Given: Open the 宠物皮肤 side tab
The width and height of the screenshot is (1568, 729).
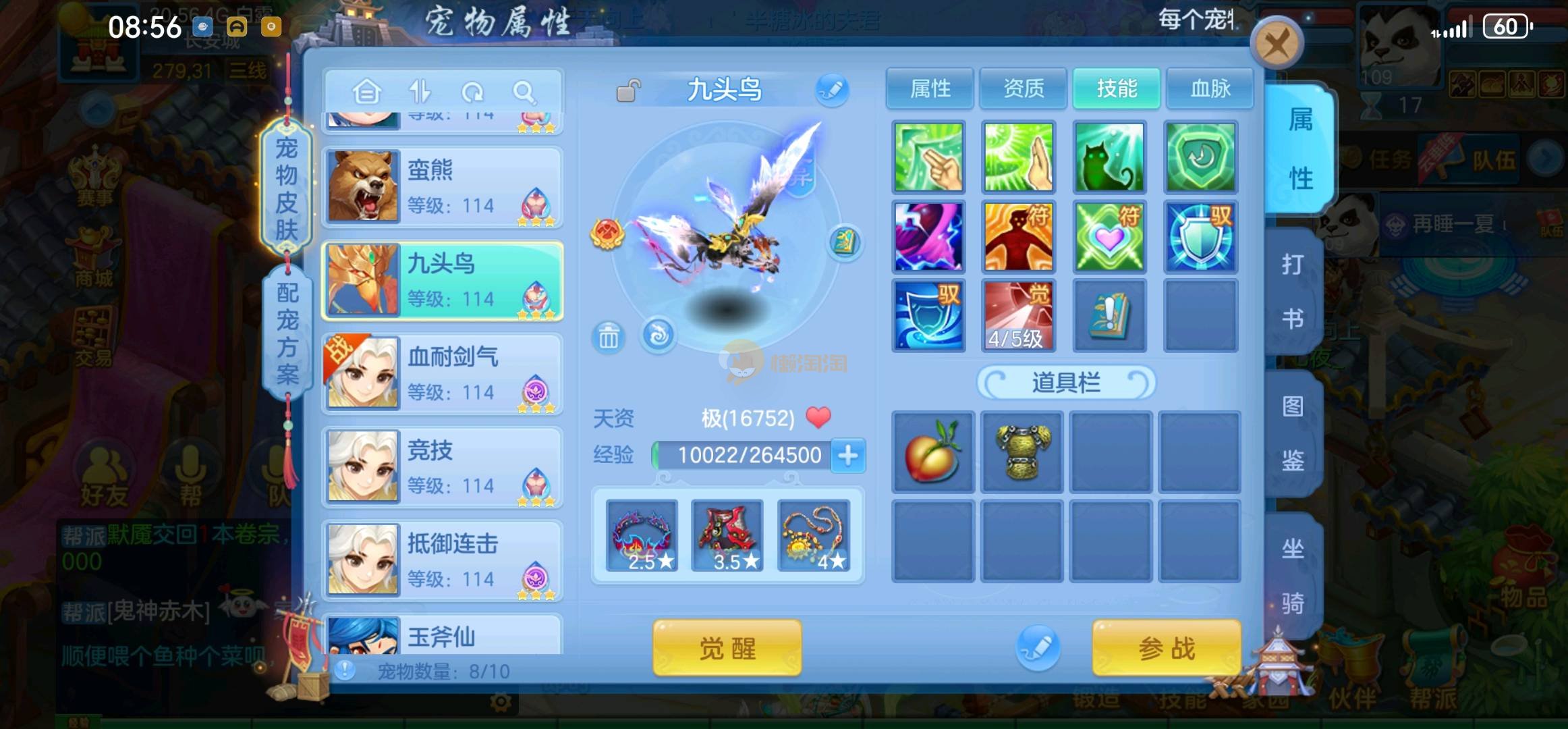Looking at the screenshot, I should point(287,189).
